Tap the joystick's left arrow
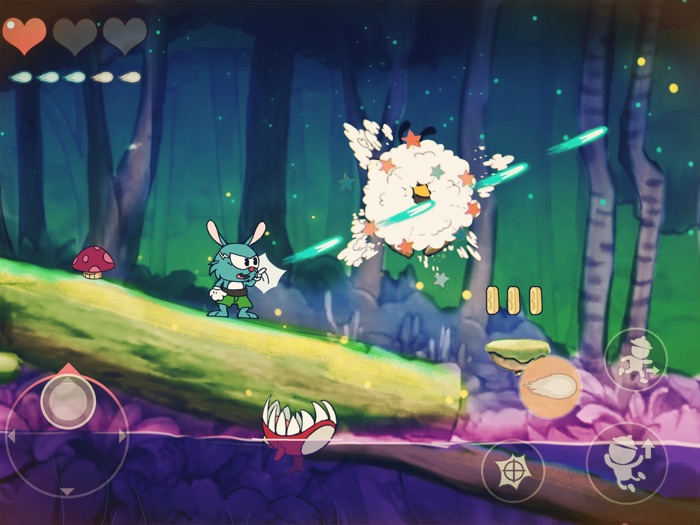 point(11,436)
